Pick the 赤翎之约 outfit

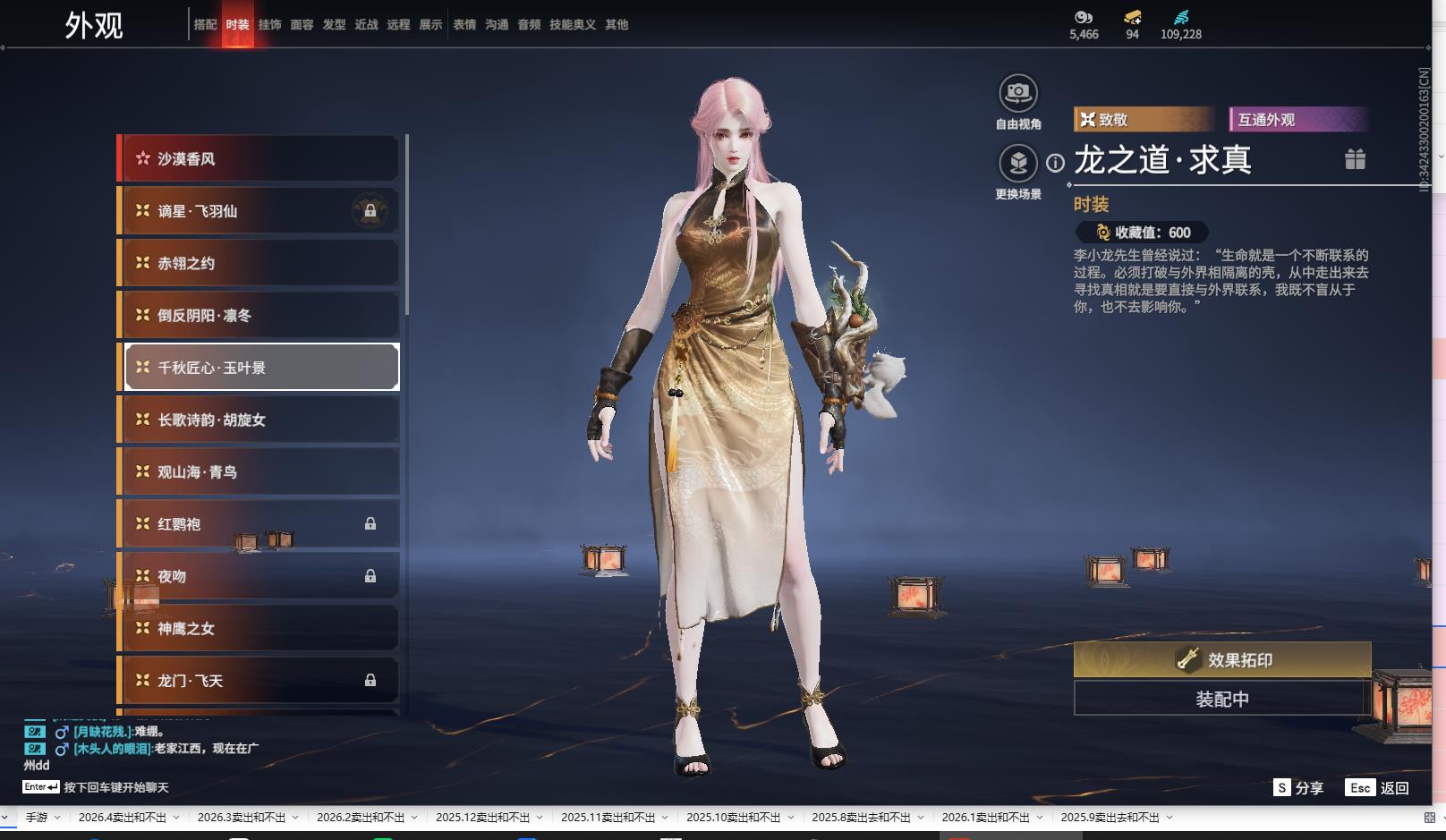click(259, 263)
